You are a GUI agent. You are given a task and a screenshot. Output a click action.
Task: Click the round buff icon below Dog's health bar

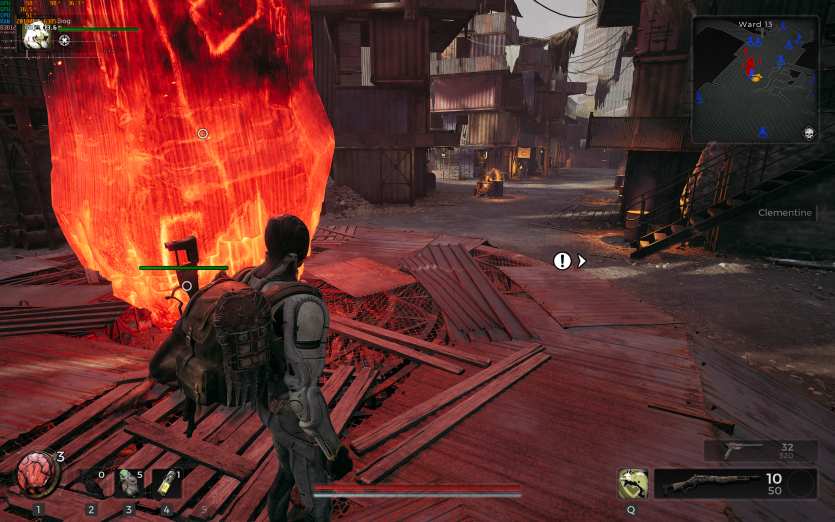pyautogui.click(x=65, y=41)
